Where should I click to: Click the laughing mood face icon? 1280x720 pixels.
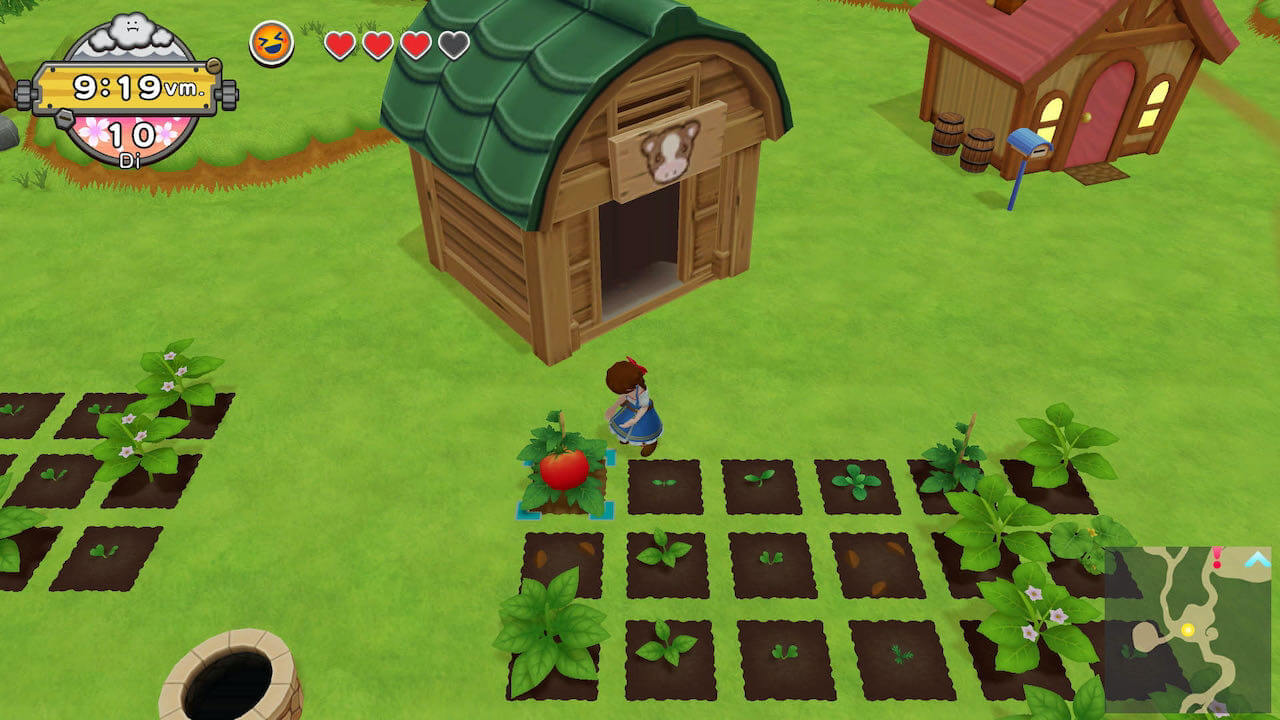click(271, 43)
